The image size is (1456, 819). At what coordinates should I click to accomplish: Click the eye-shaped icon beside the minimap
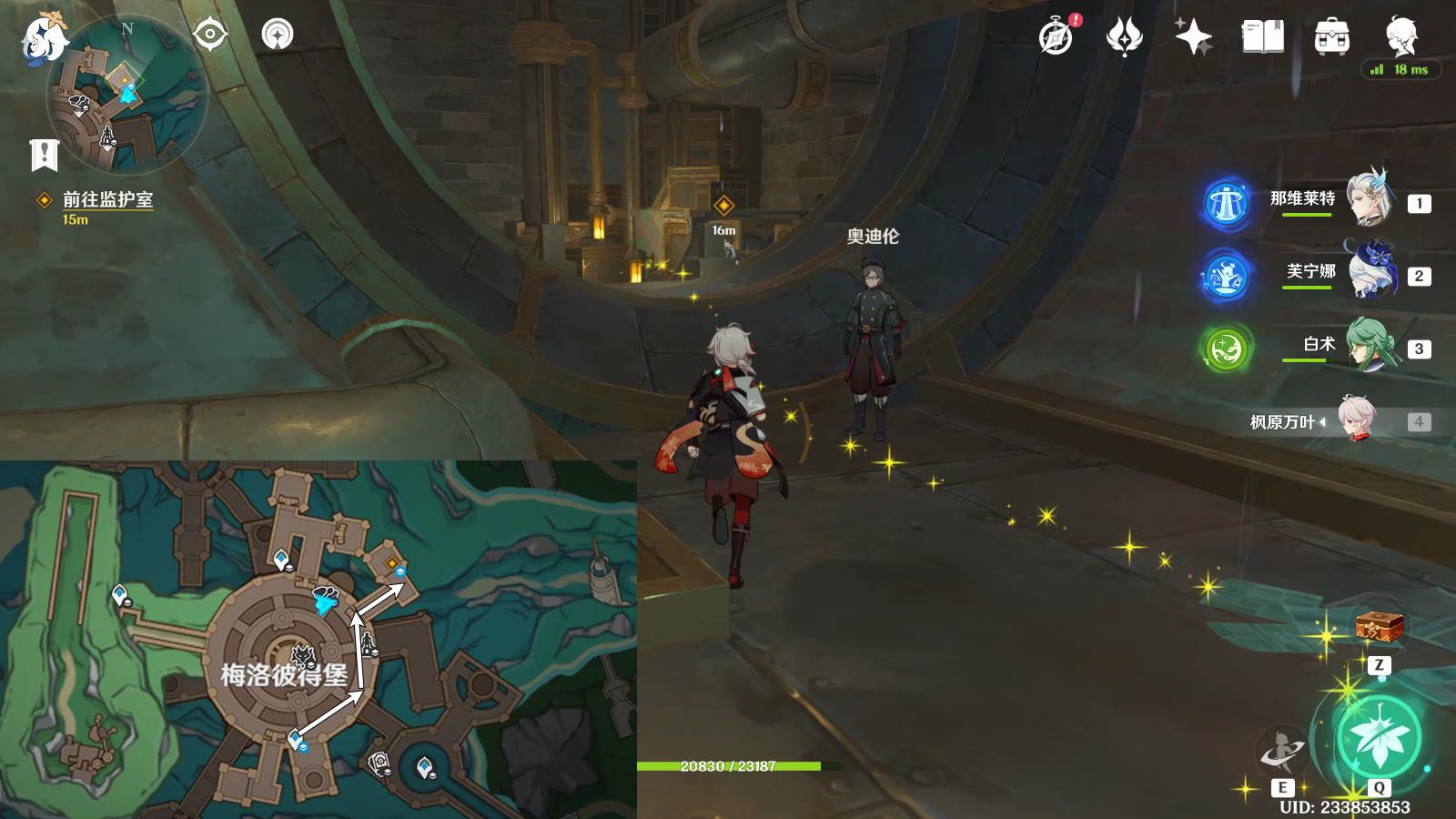click(x=210, y=35)
